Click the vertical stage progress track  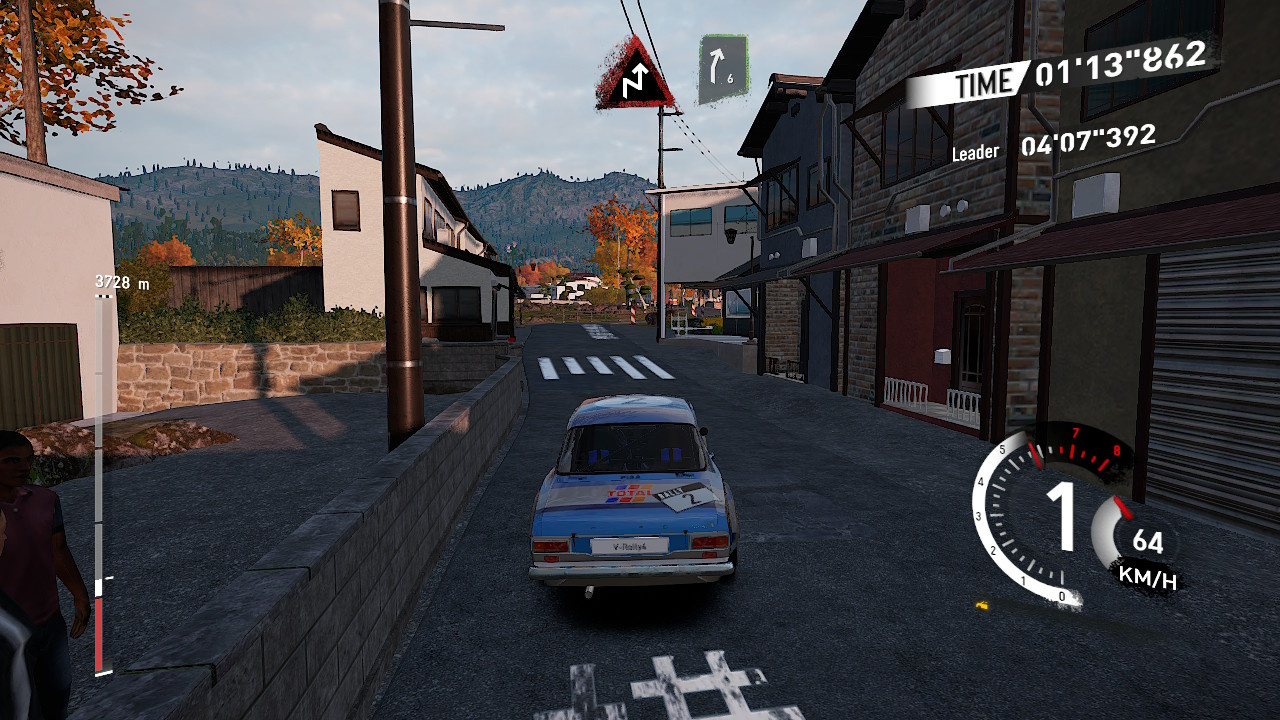click(x=99, y=480)
